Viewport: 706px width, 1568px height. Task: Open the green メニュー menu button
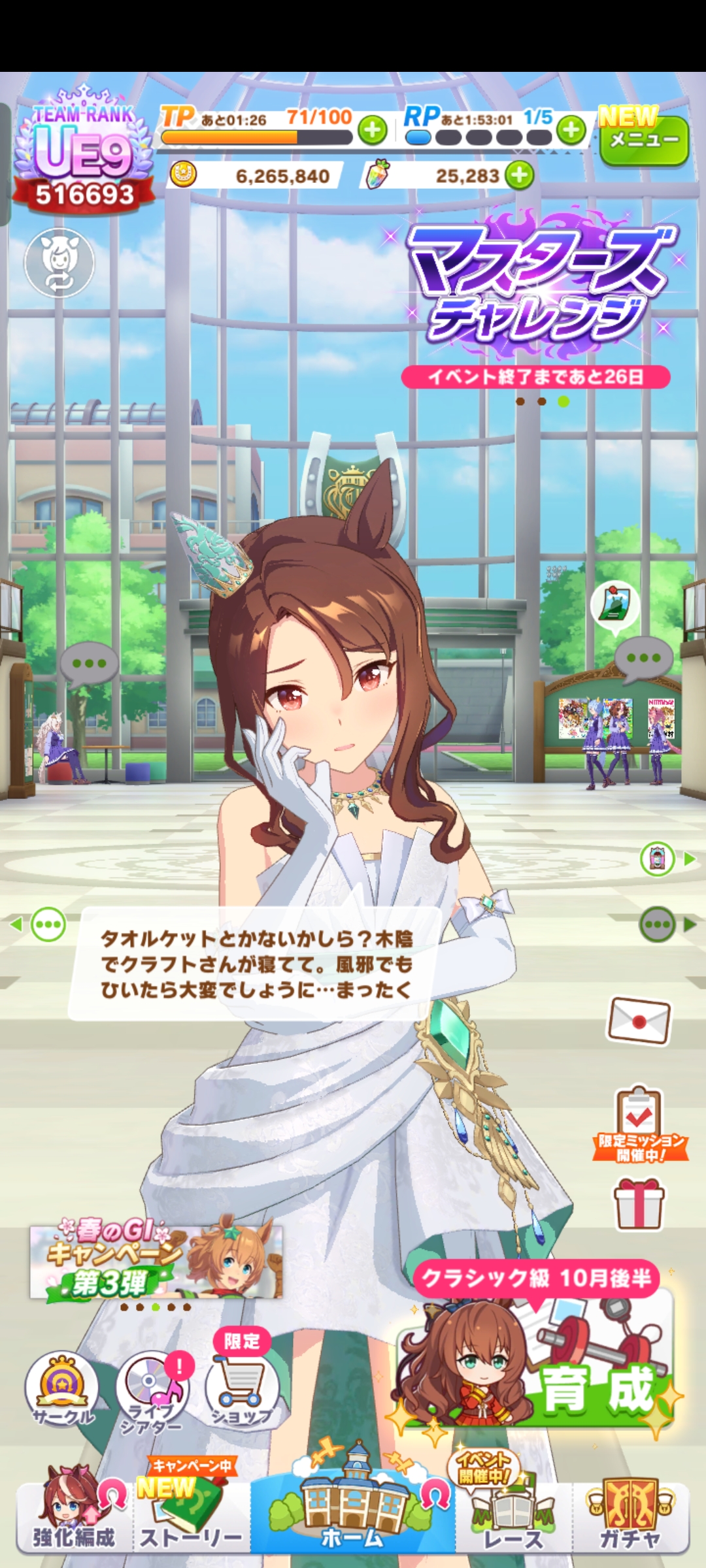(643, 140)
